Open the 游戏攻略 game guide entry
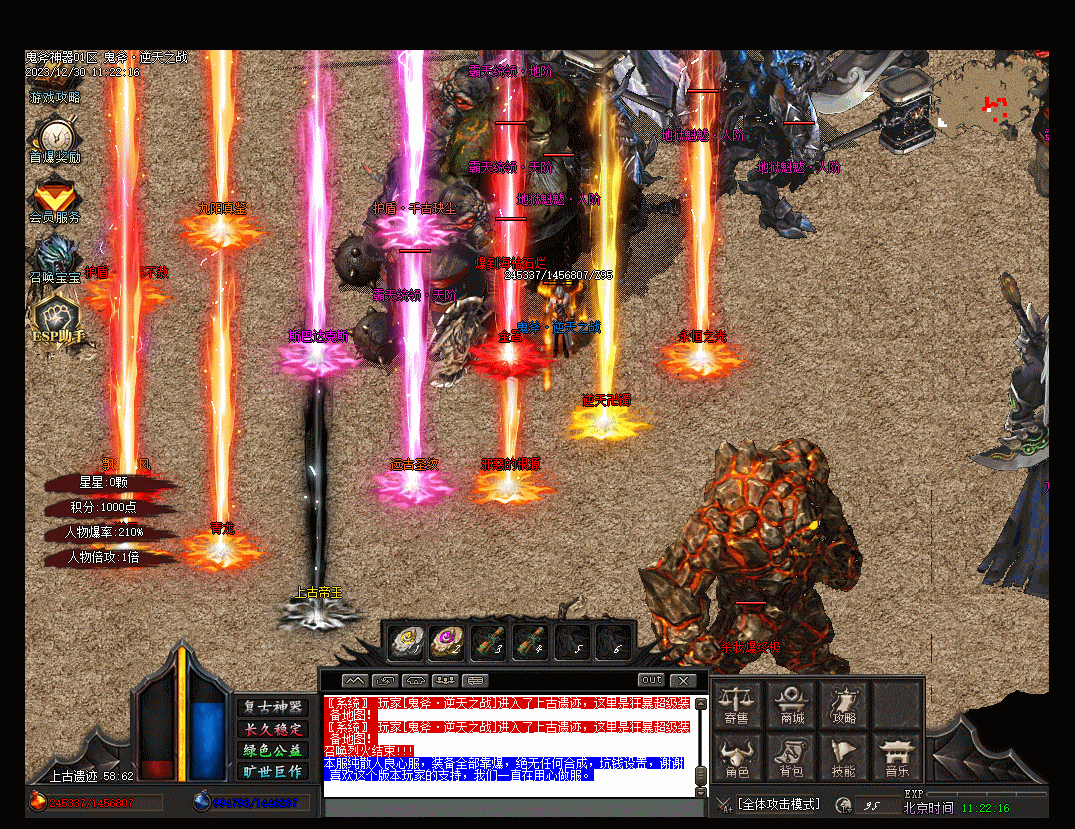The image size is (1075, 829). tap(55, 98)
